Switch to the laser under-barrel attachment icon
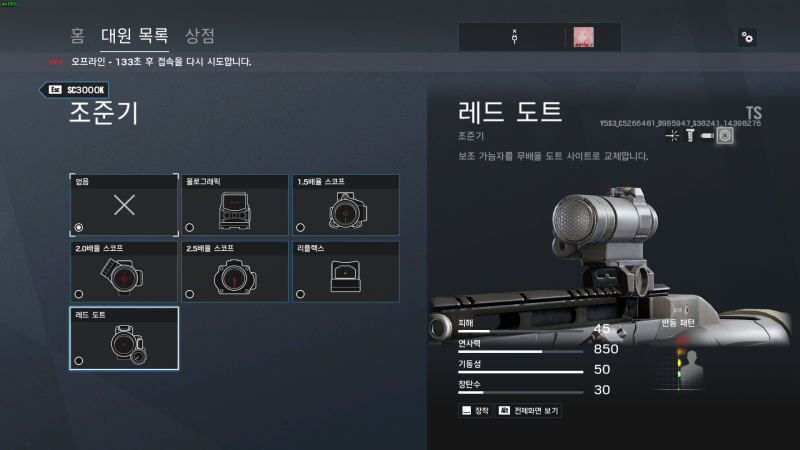Screen dimensions: 800x450 (x=672, y=135)
